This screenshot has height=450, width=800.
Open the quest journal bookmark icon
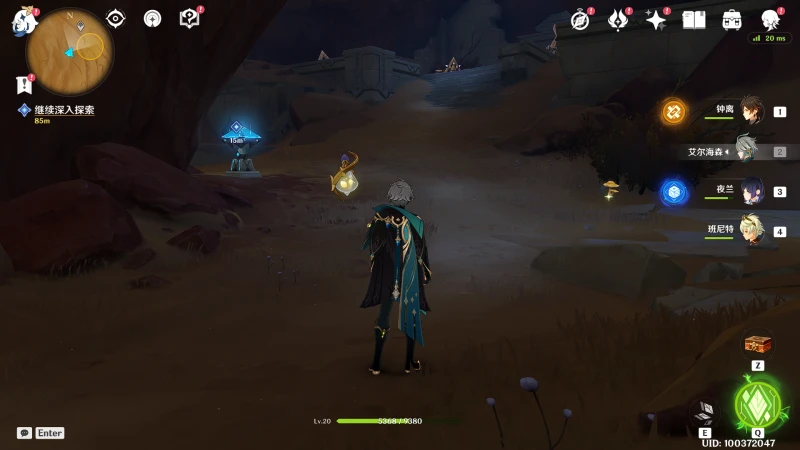25,85
